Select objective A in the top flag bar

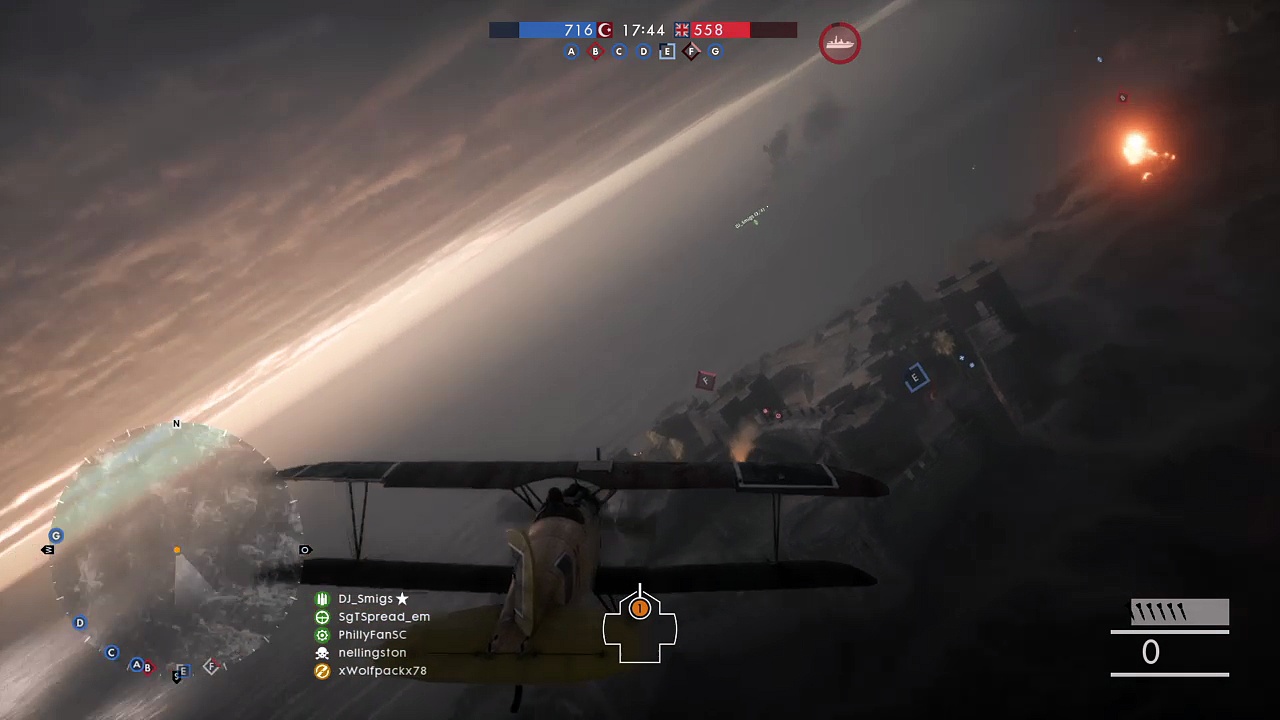571,52
